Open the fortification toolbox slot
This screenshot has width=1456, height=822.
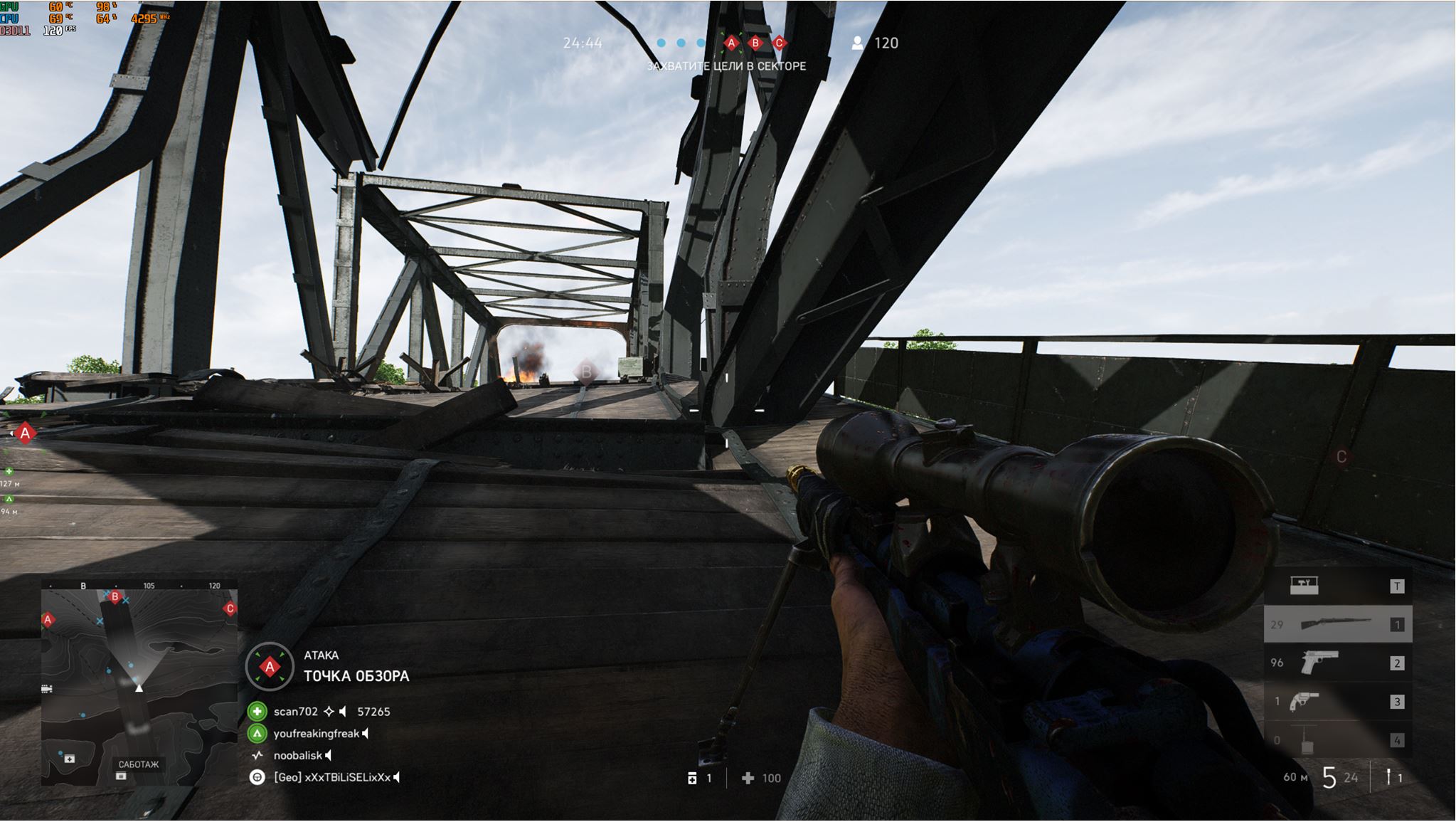[1304, 586]
